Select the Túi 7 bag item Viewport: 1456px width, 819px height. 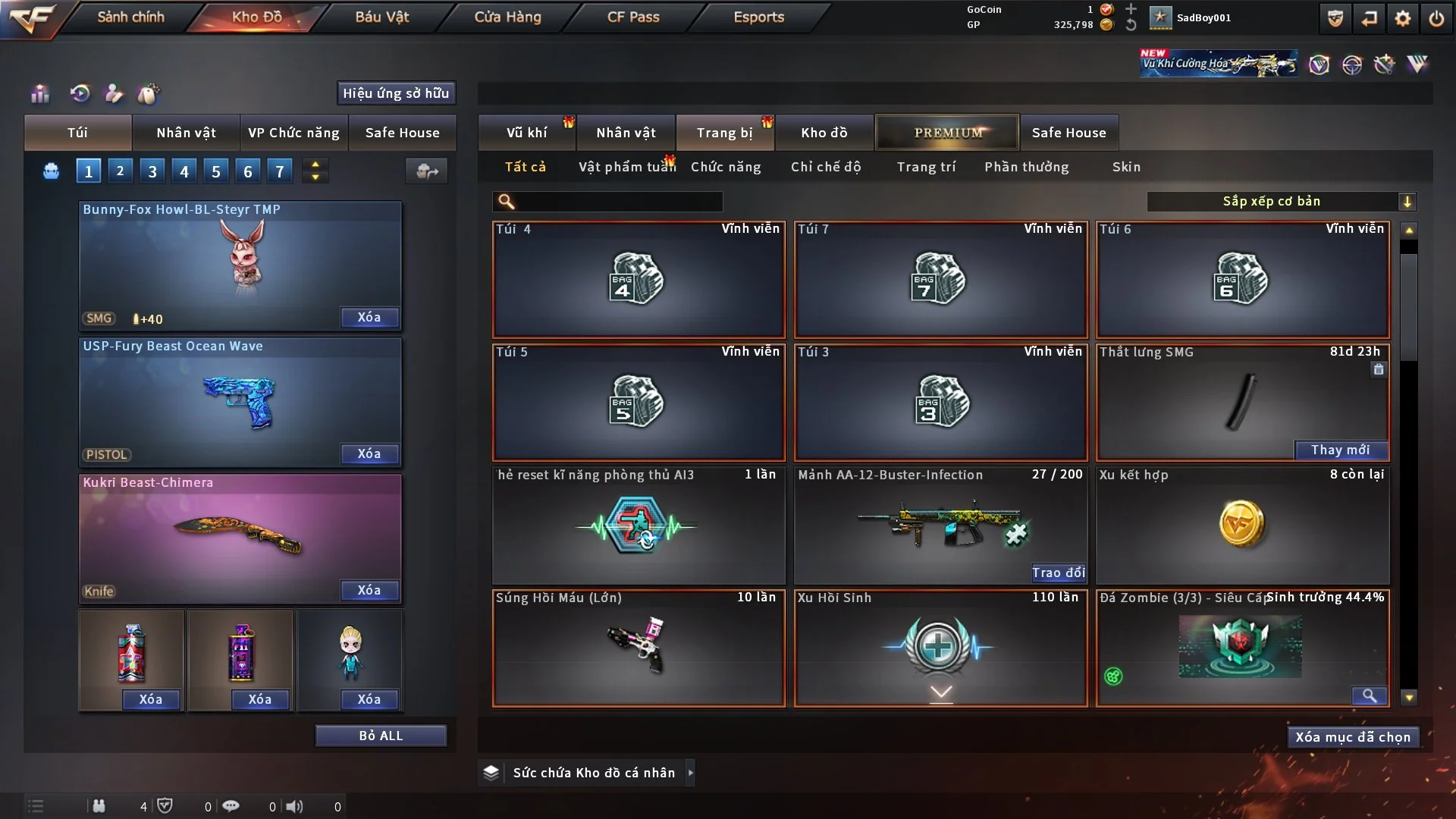(x=940, y=280)
